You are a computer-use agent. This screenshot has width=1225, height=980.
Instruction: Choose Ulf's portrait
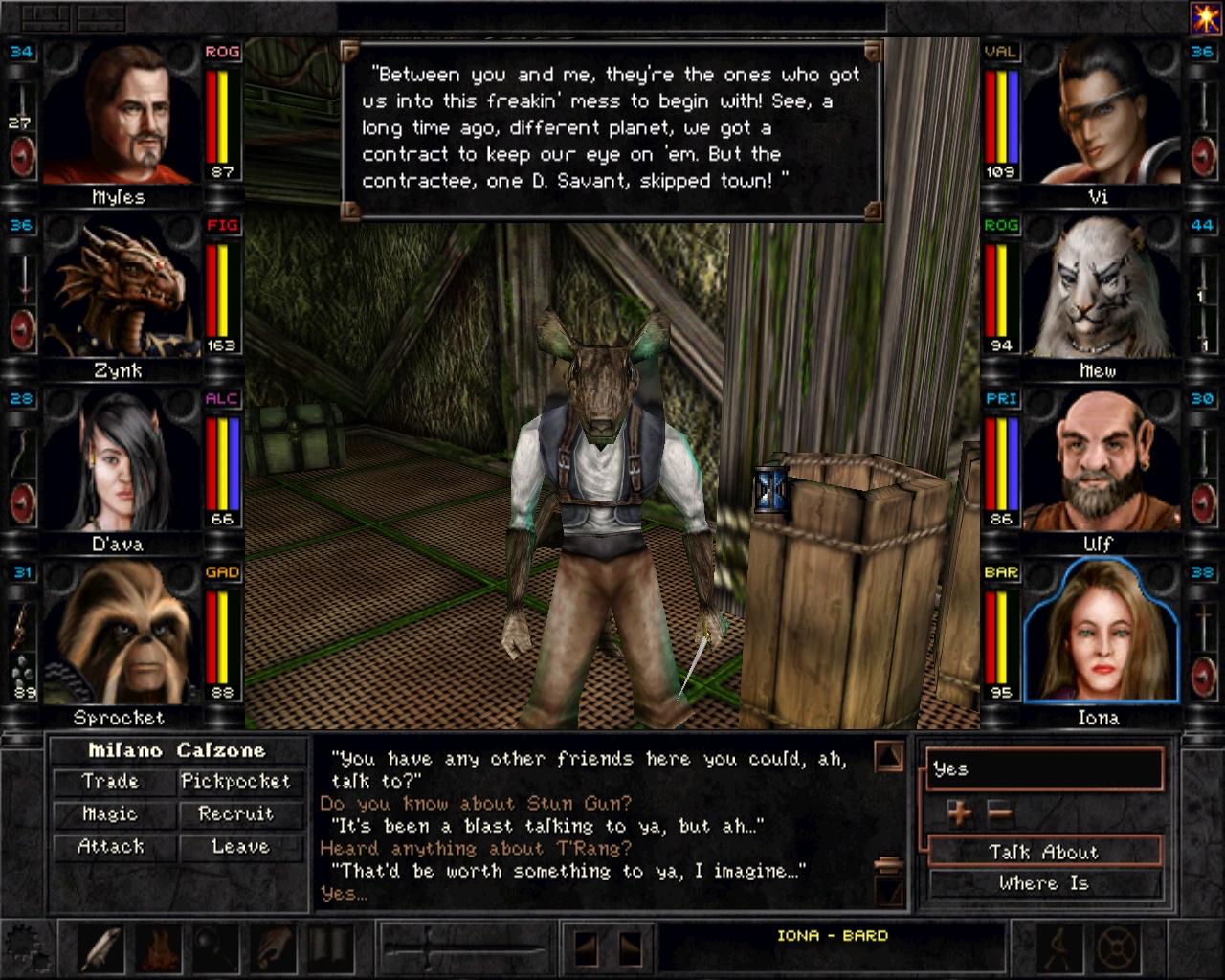1099,461
